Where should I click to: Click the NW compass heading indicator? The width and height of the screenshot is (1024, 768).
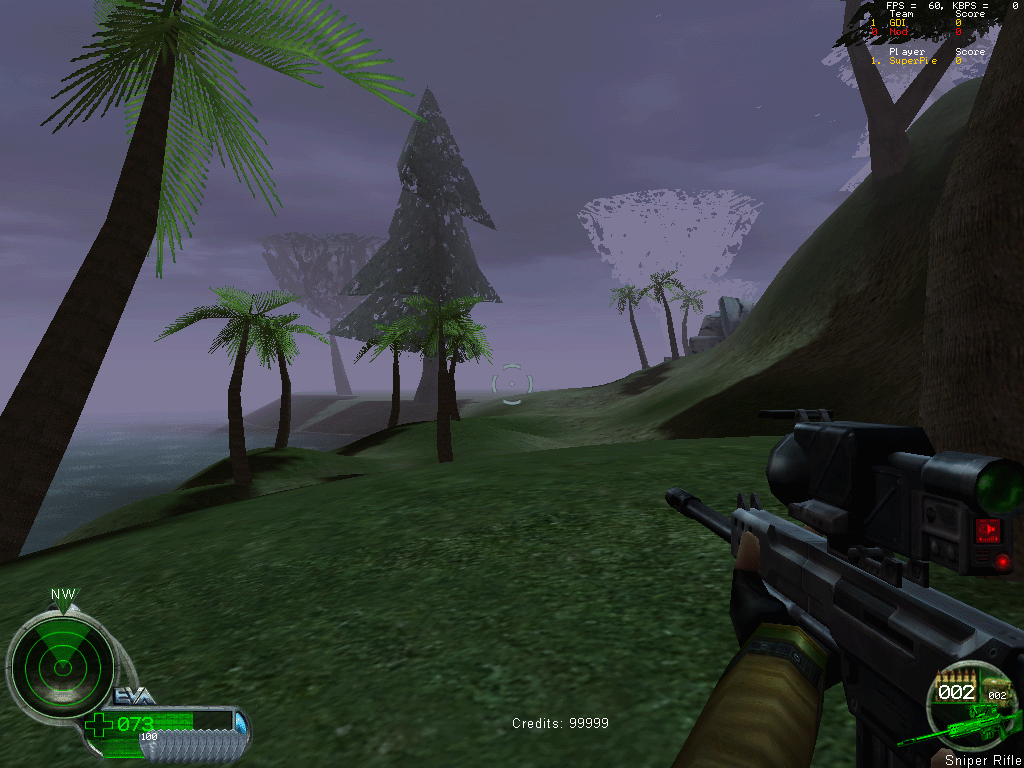point(63,595)
